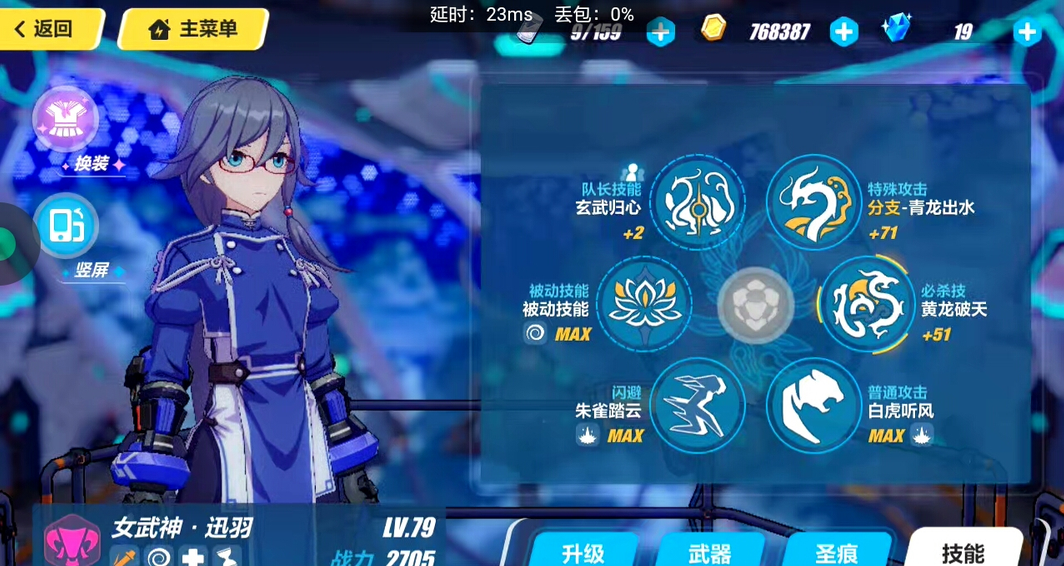1064x566 pixels.
Task: Add gold coins with the plus button
Action: point(844,32)
